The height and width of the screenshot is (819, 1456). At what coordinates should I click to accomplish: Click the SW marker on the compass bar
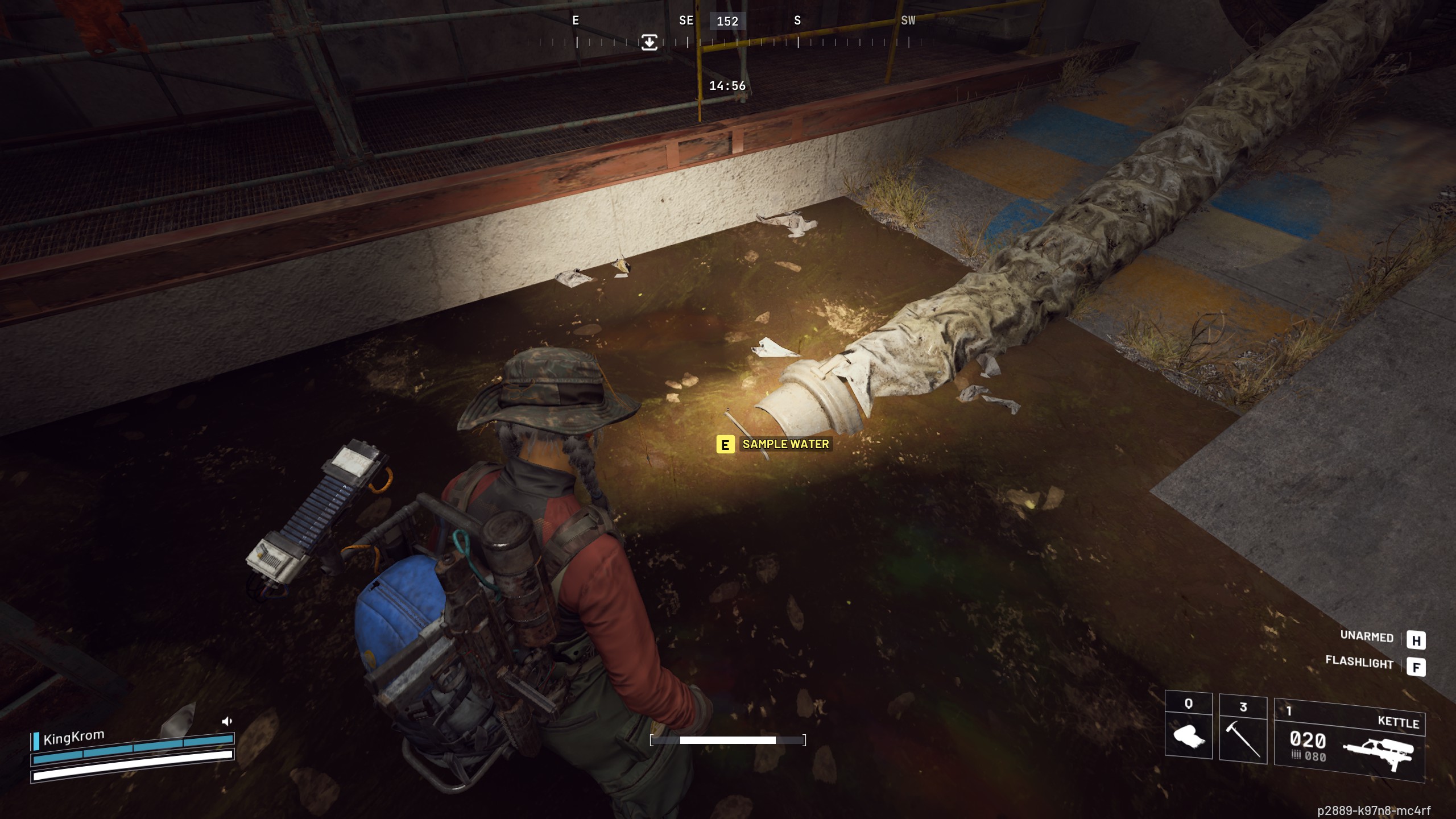tap(908, 20)
